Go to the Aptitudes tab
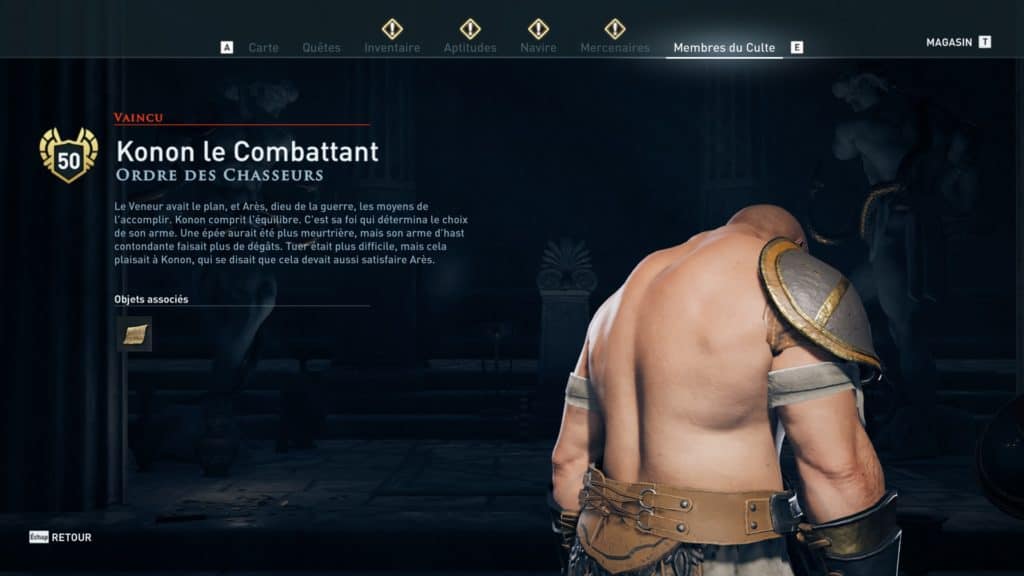This screenshot has height=576, width=1024. 470,47
